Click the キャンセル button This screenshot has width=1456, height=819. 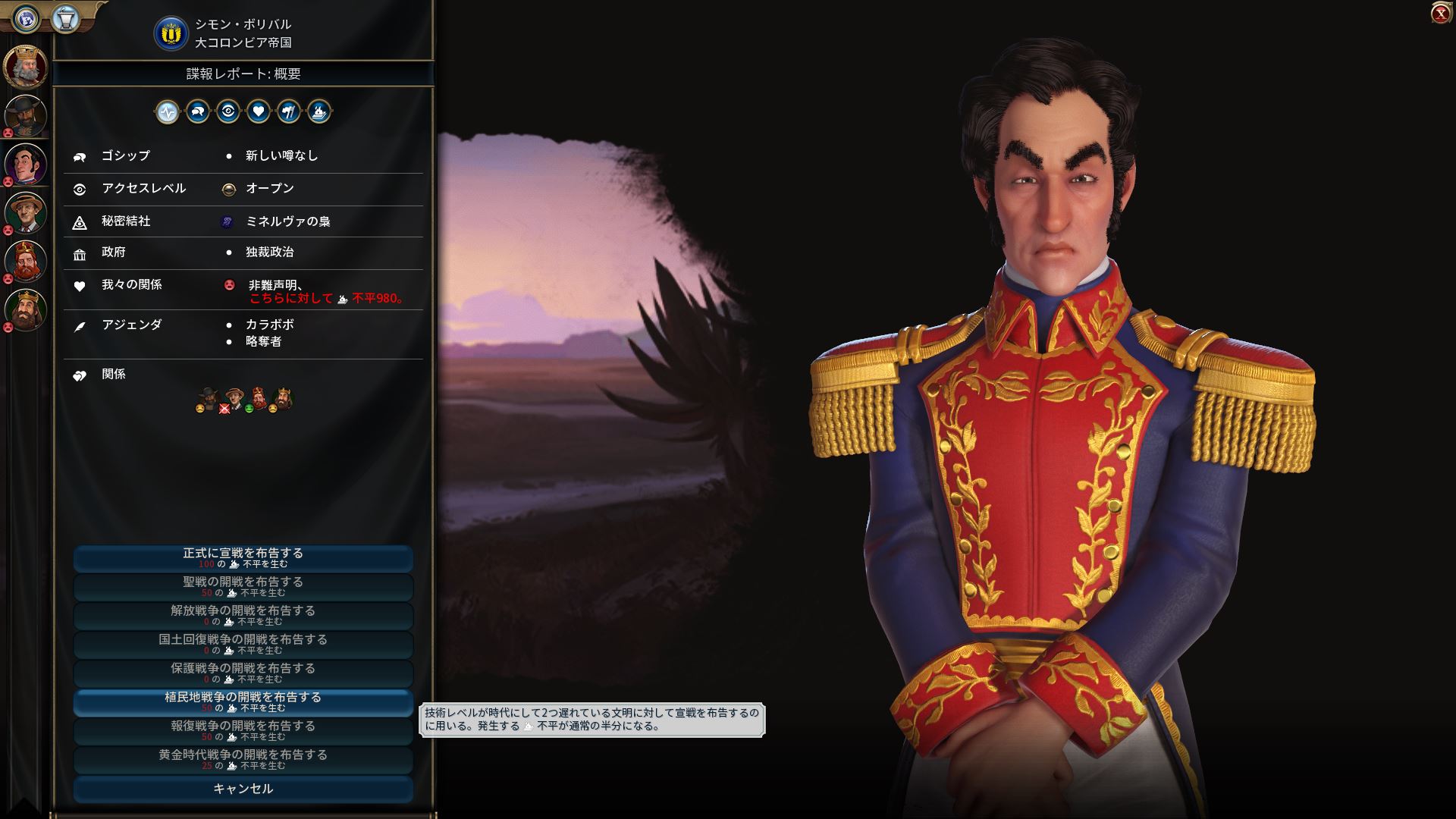click(x=243, y=789)
